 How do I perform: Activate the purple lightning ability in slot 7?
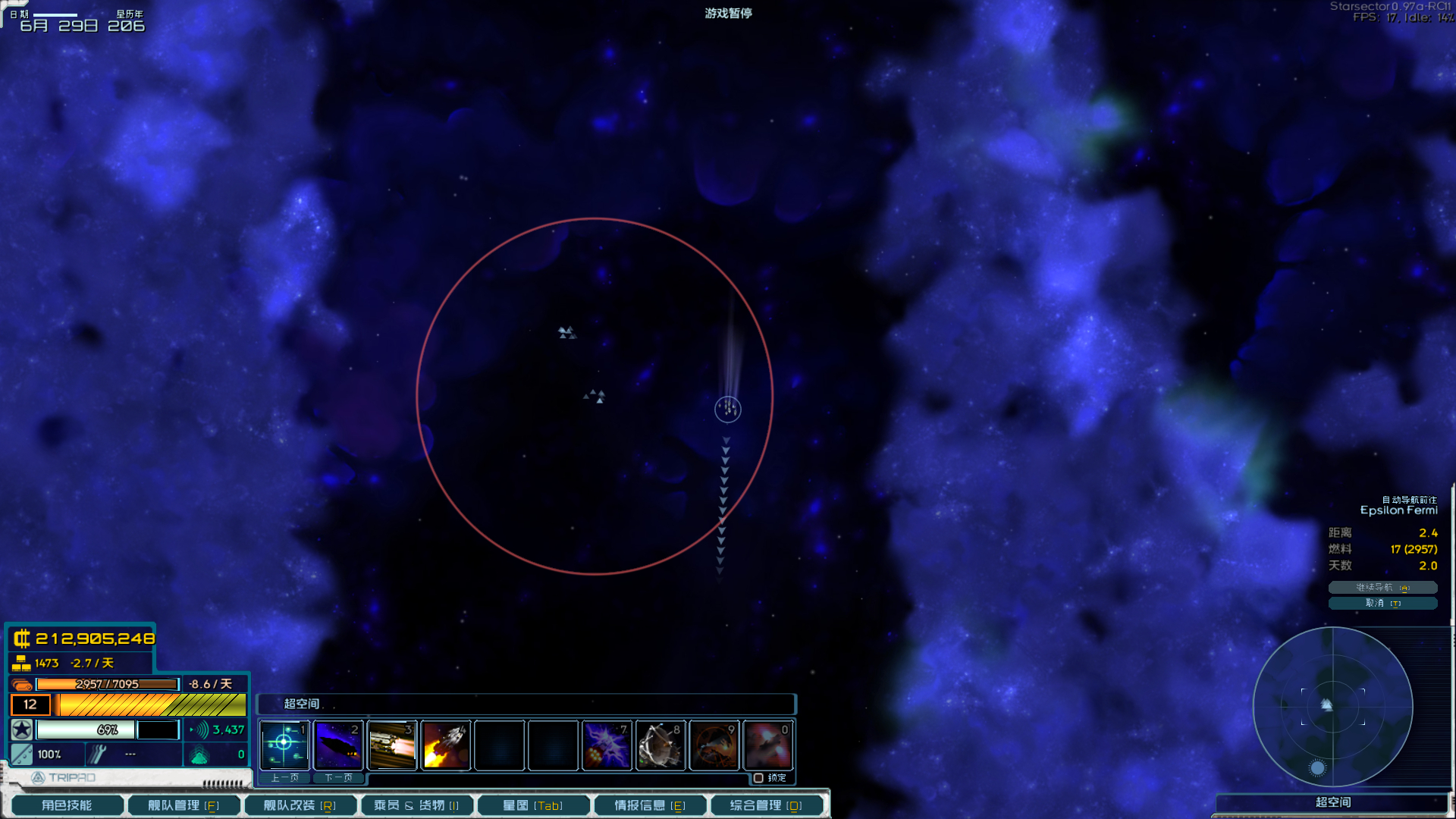click(x=607, y=745)
